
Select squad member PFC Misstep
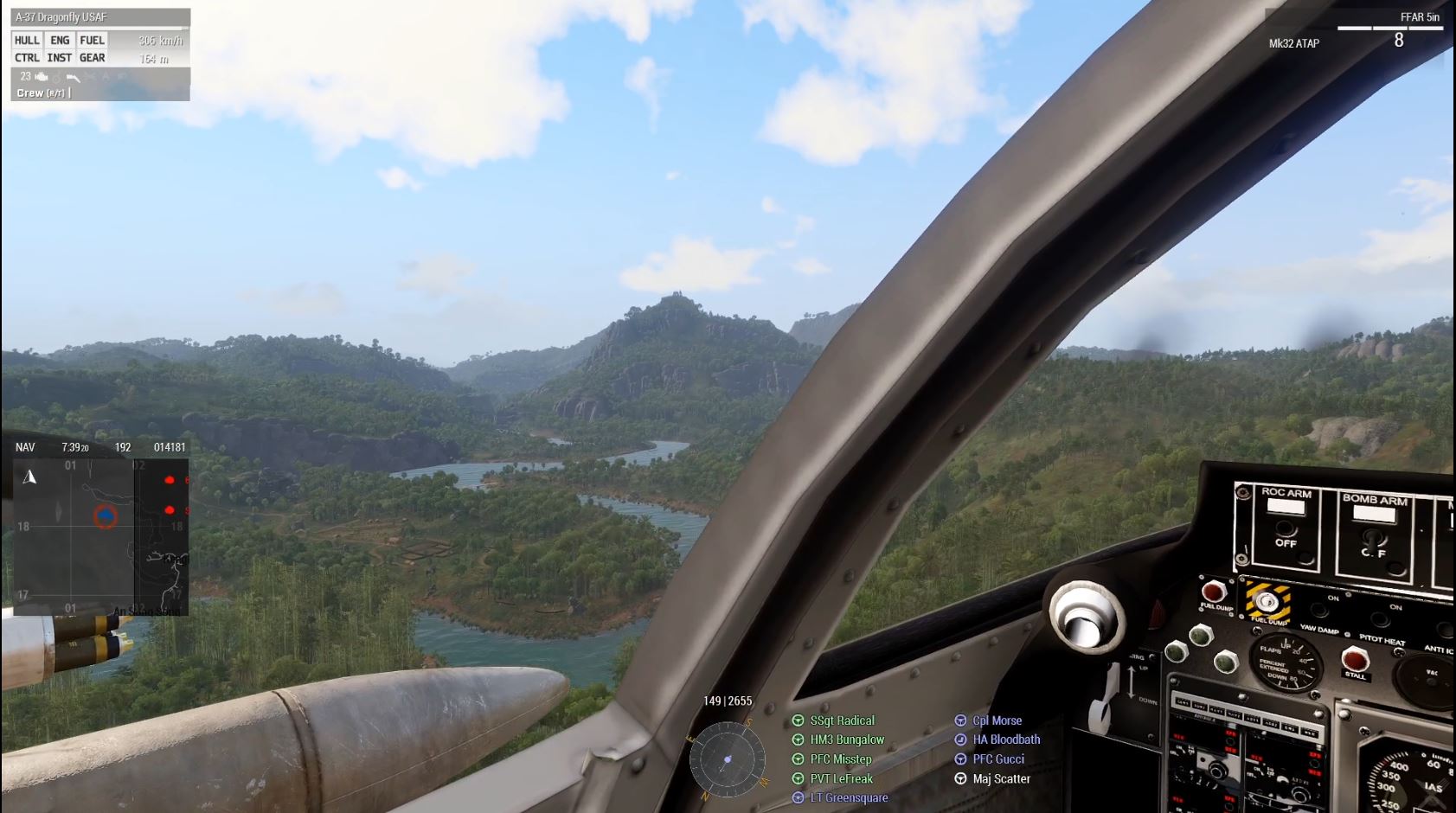point(840,759)
